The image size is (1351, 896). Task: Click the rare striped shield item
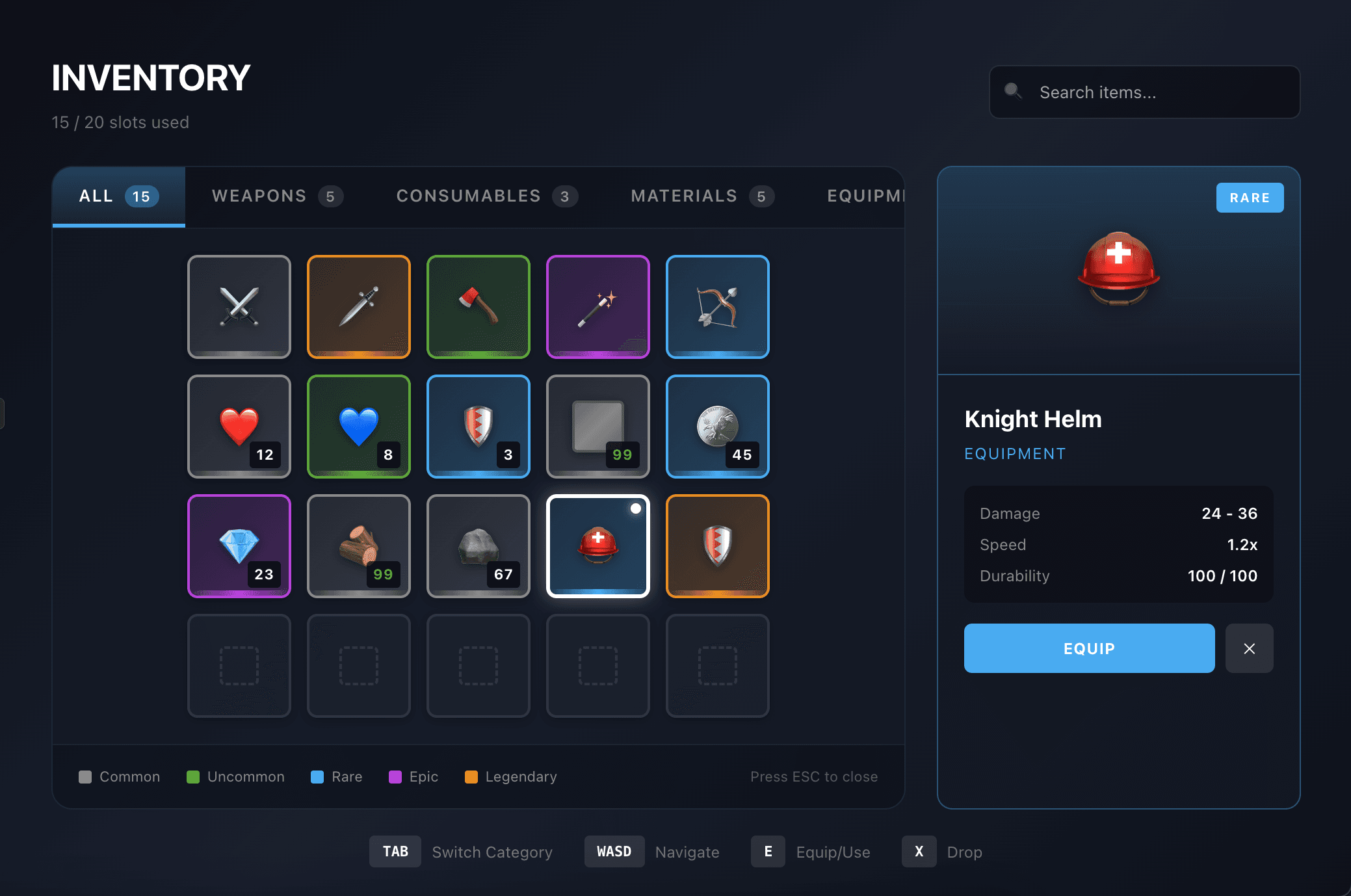(478, 426)
